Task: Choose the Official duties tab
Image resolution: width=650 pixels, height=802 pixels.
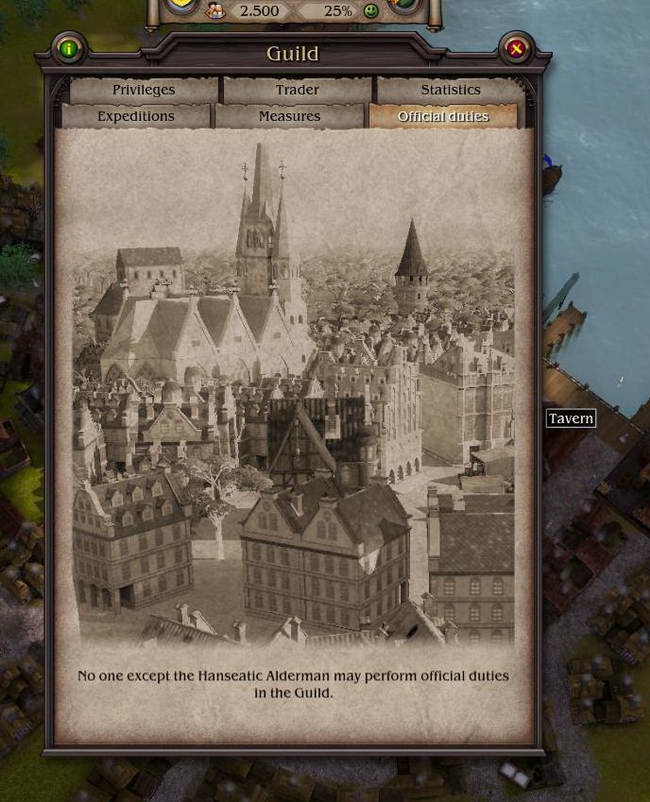Action: point(443,116)
